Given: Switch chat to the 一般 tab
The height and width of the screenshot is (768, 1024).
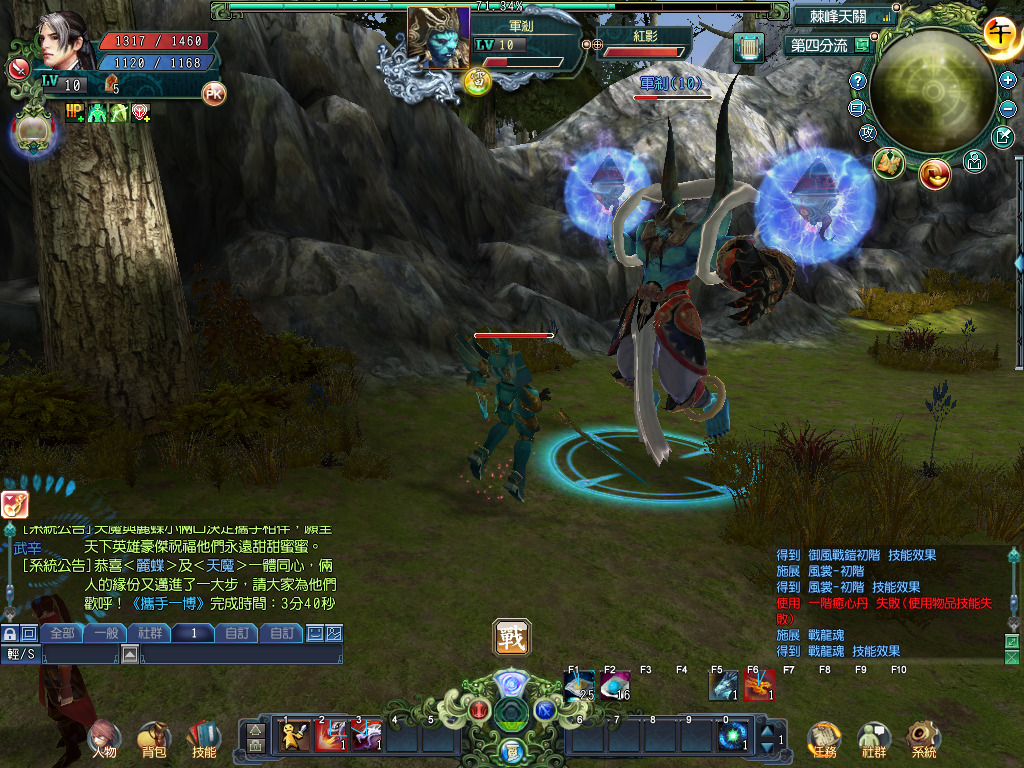Looking at the screenshot, I should 105,633.
